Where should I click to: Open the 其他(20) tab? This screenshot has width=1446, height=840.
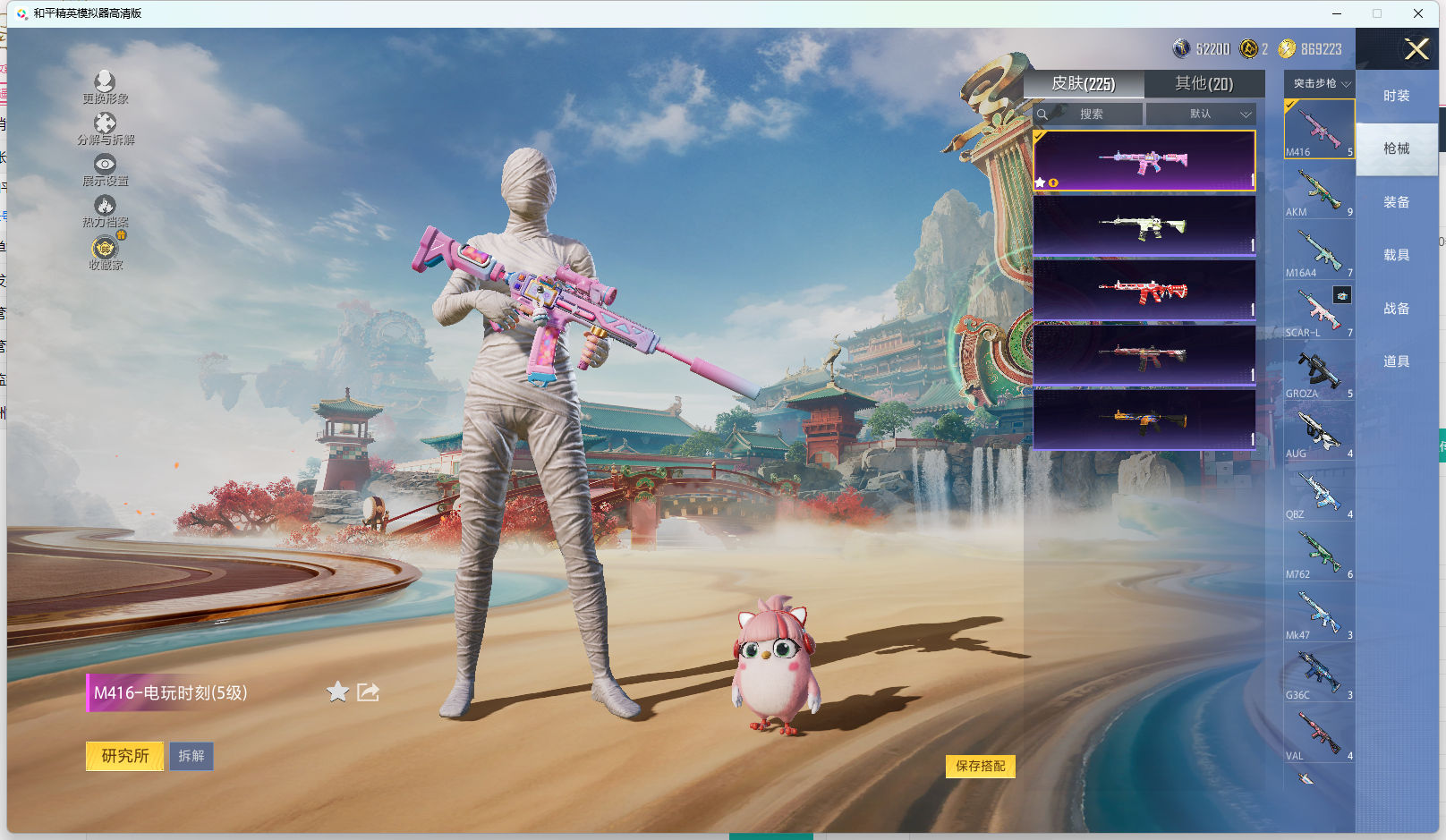pyautogui.click(x=1204, y=84)
